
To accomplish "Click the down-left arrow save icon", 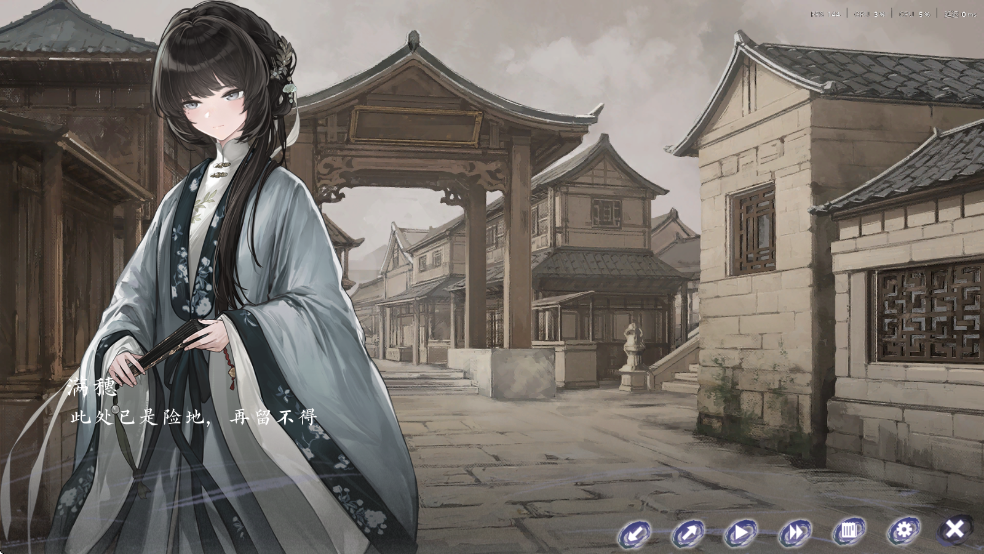I will click(x=634, y=532).
